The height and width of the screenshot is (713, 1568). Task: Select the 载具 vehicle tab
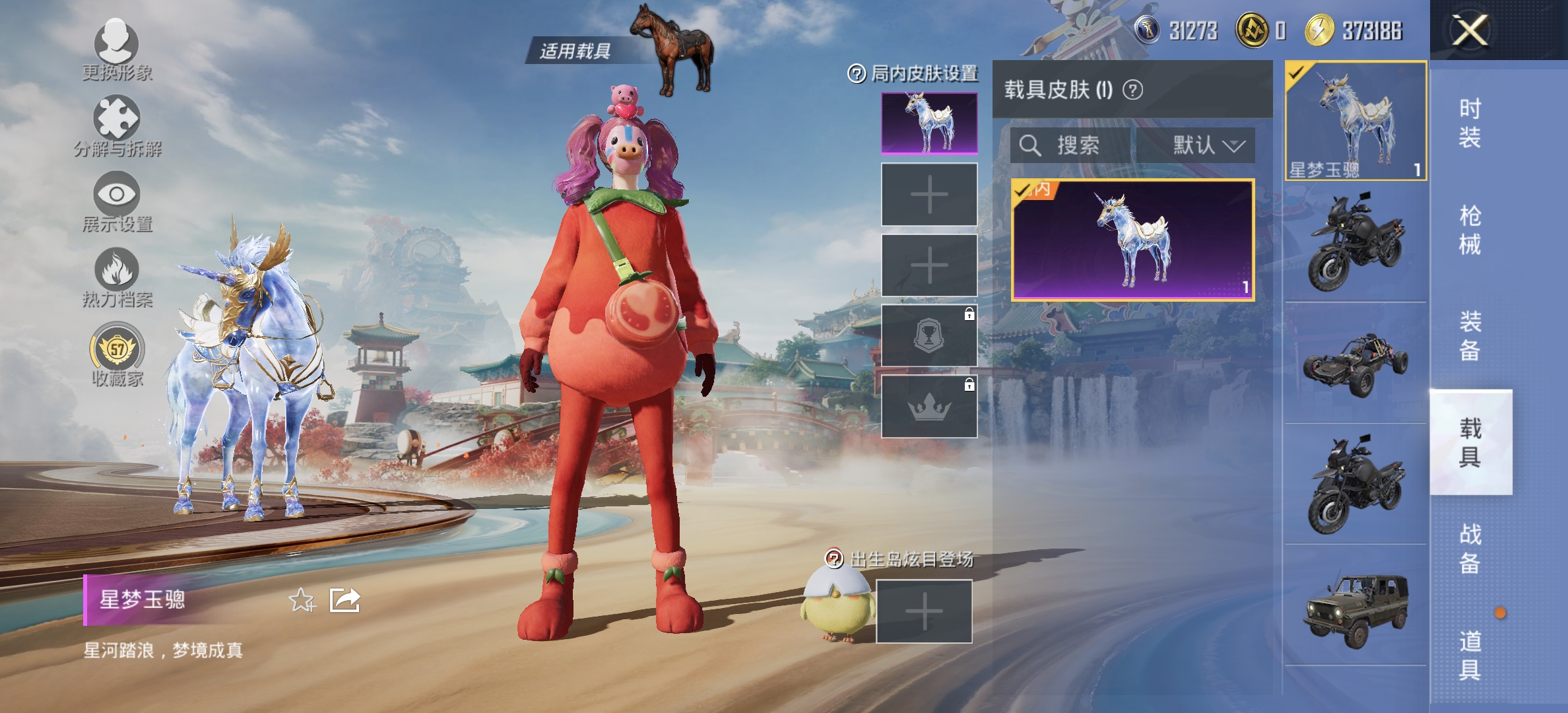coord(1470,442)
